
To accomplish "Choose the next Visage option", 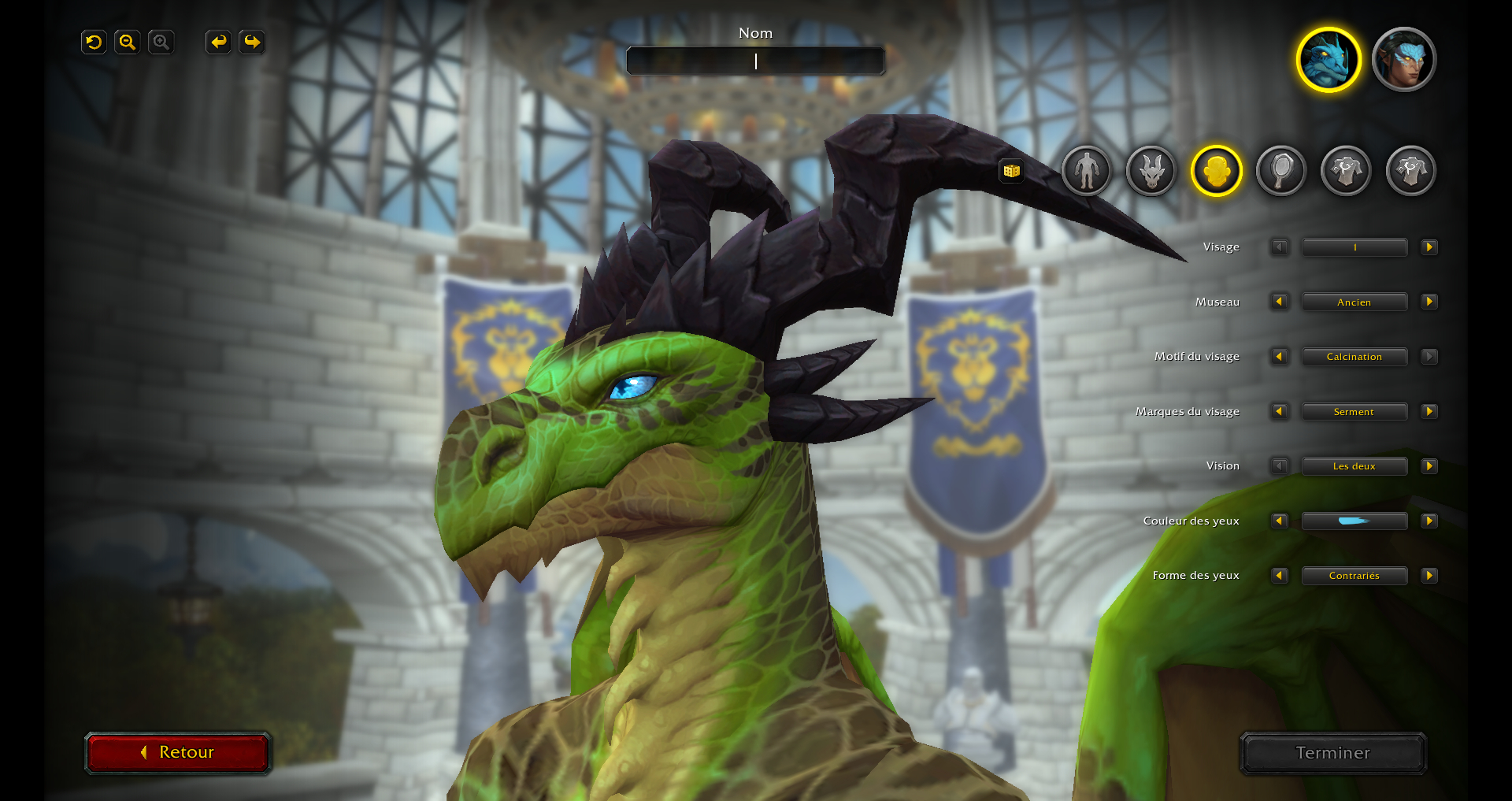I will click(x=1429, y=247).
